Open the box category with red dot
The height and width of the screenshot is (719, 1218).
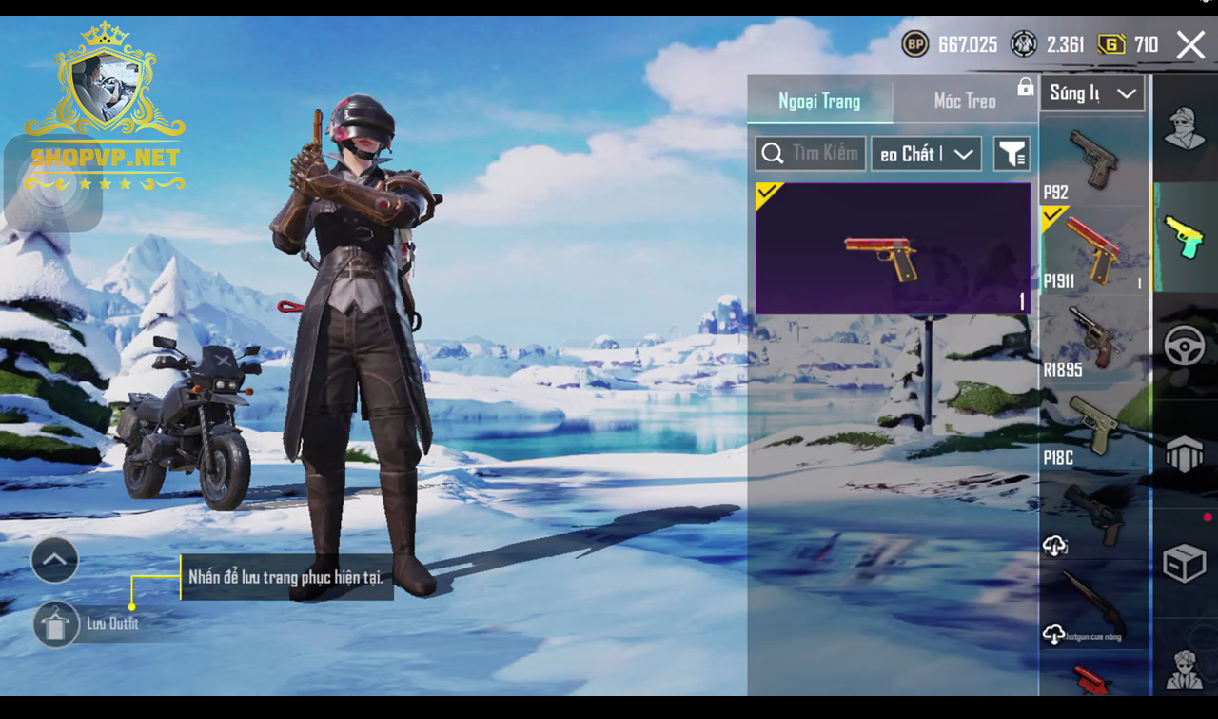click(x=1185, y=564)
